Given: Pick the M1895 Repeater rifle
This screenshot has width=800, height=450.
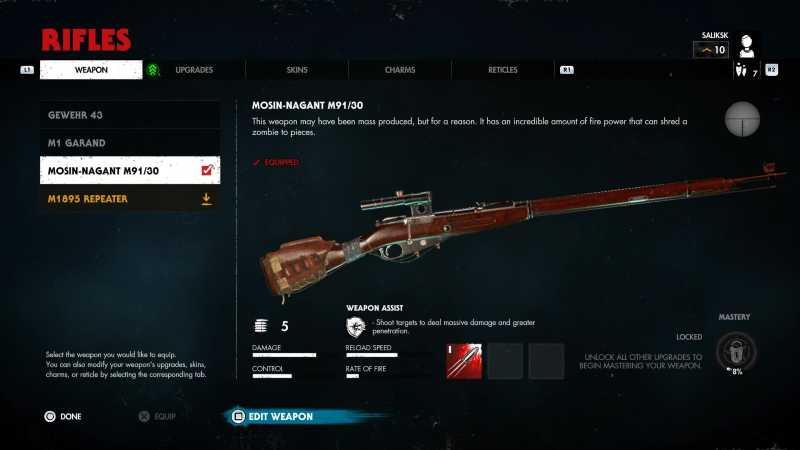Looking at the screenshot, I should (x=130, y=199).
